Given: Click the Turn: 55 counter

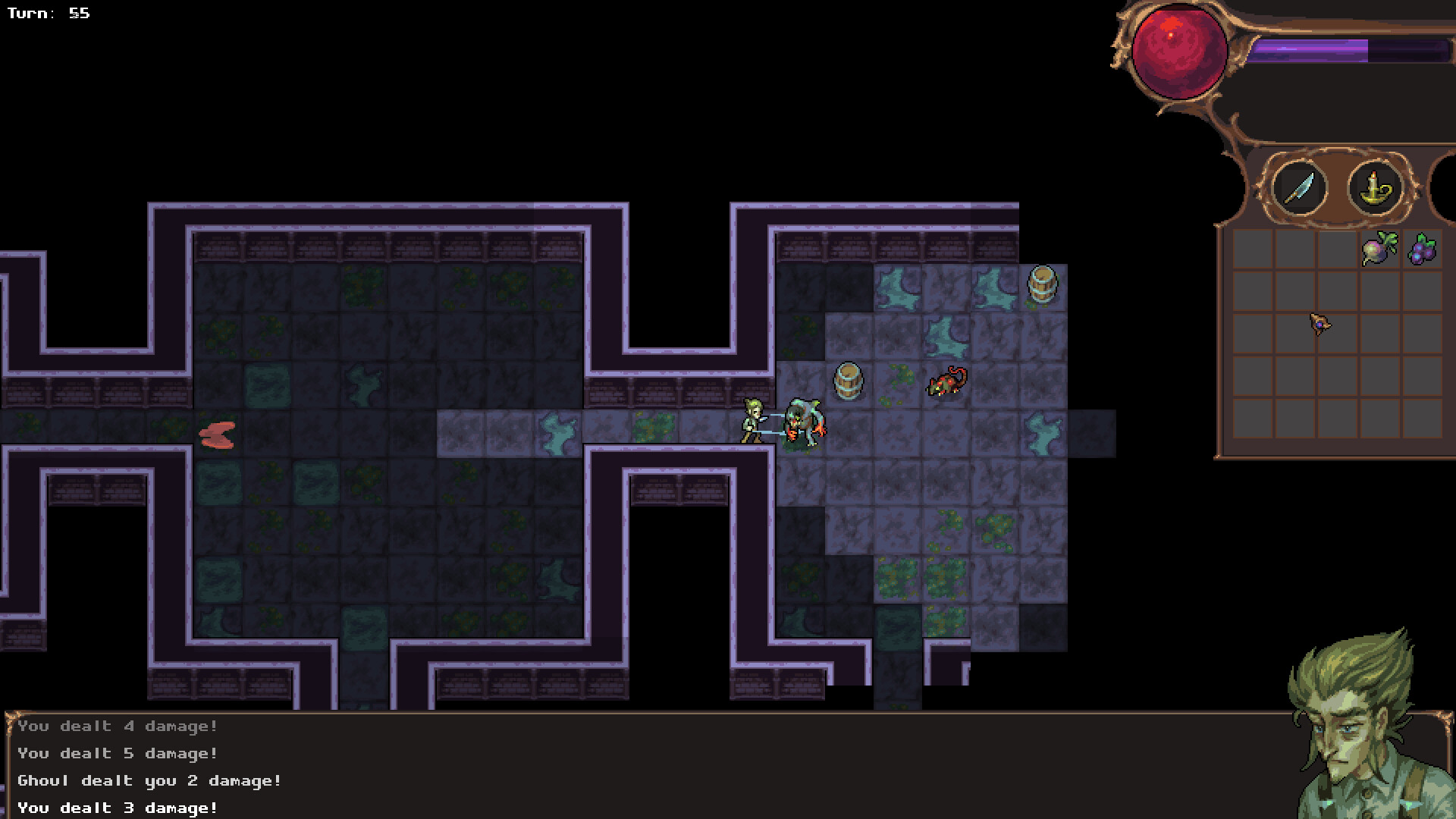Looking at the screenshot, I should [x=48, y=12].
